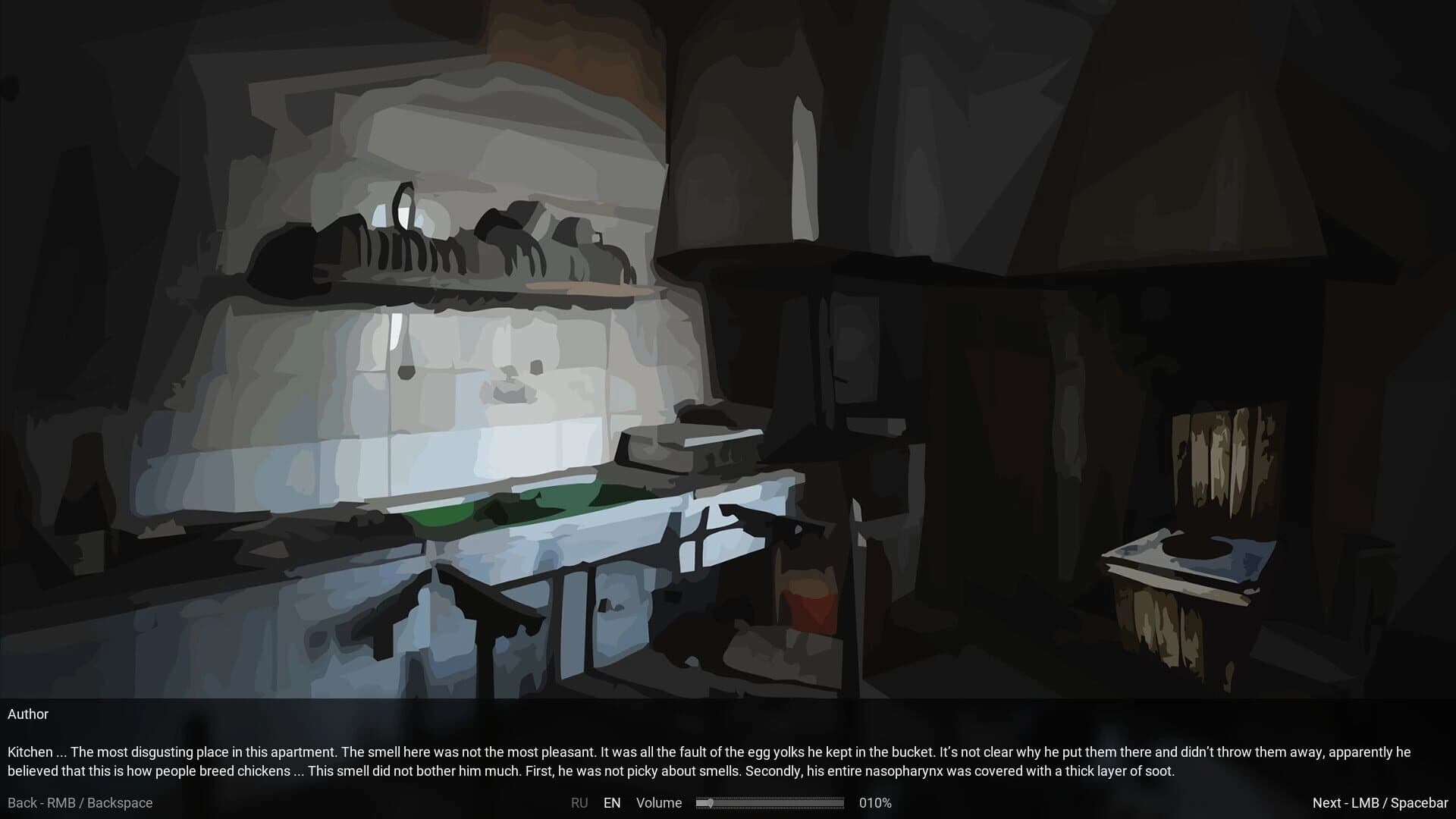Switch language to RU
Screen dimensions: 1456x819
tap(580, 802)
